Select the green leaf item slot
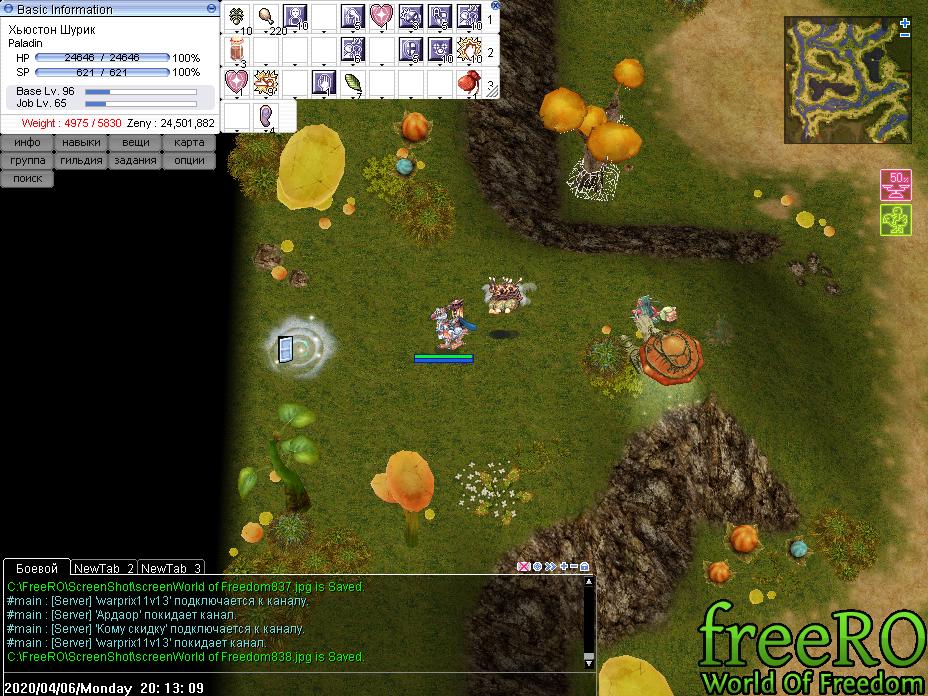The image size is (928, 696). pos(353,82)
